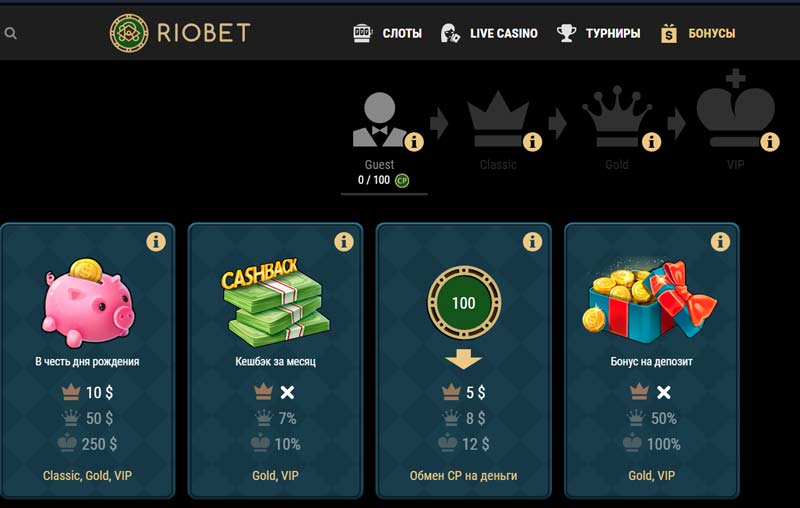800x508 pixels.
Task: Show info for the VIP level
Action: [770, 141]
